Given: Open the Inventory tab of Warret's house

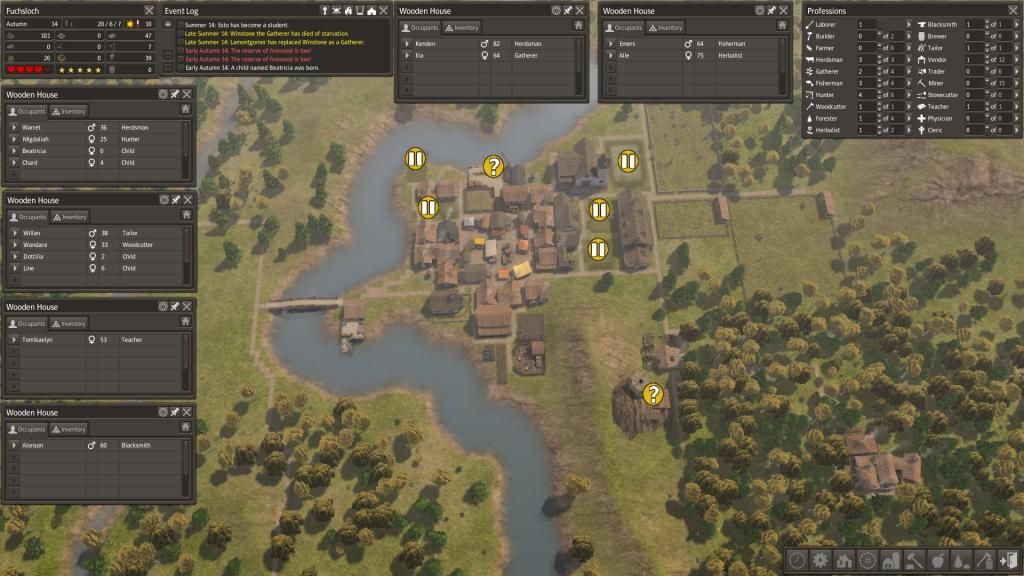Looking at the screenshot, I should (70, 111).
